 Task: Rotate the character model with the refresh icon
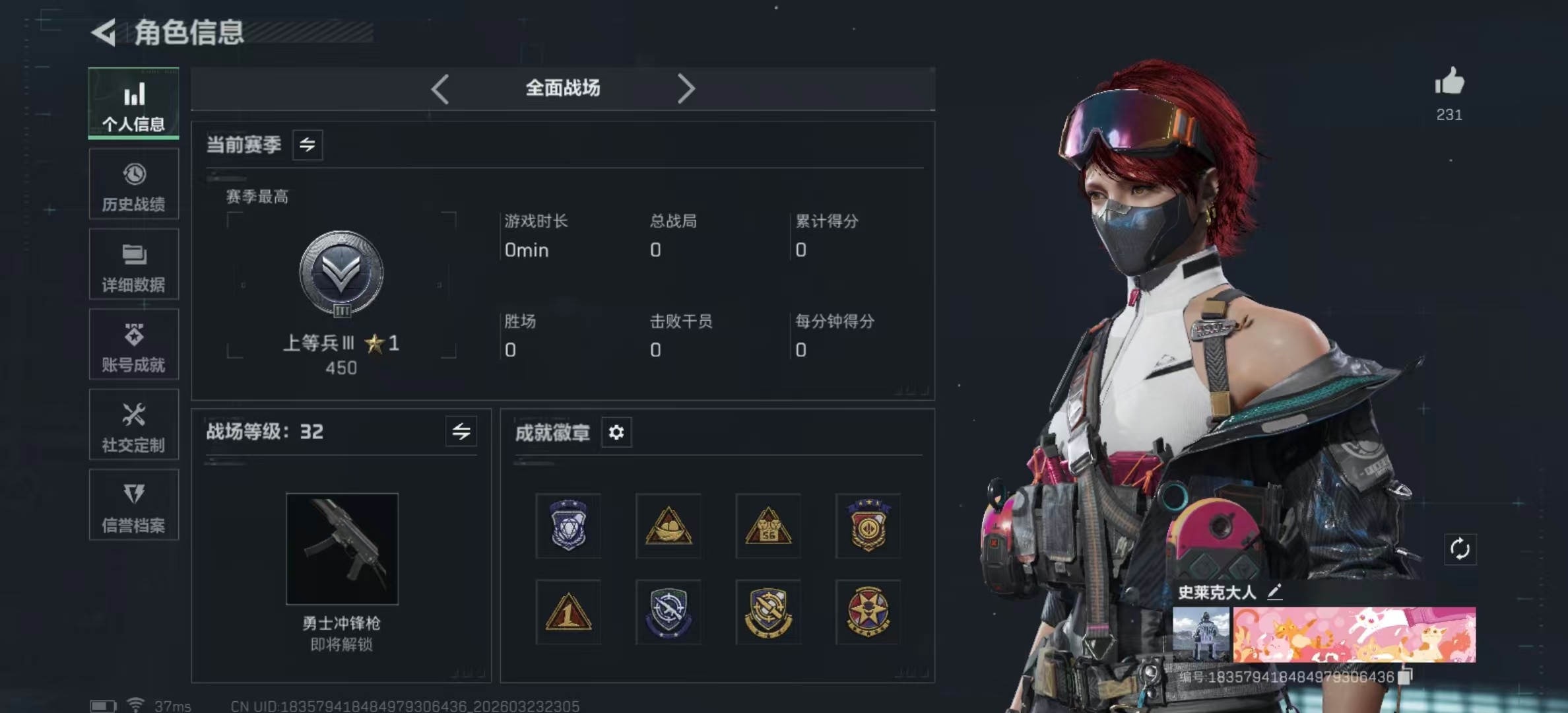1460,549
